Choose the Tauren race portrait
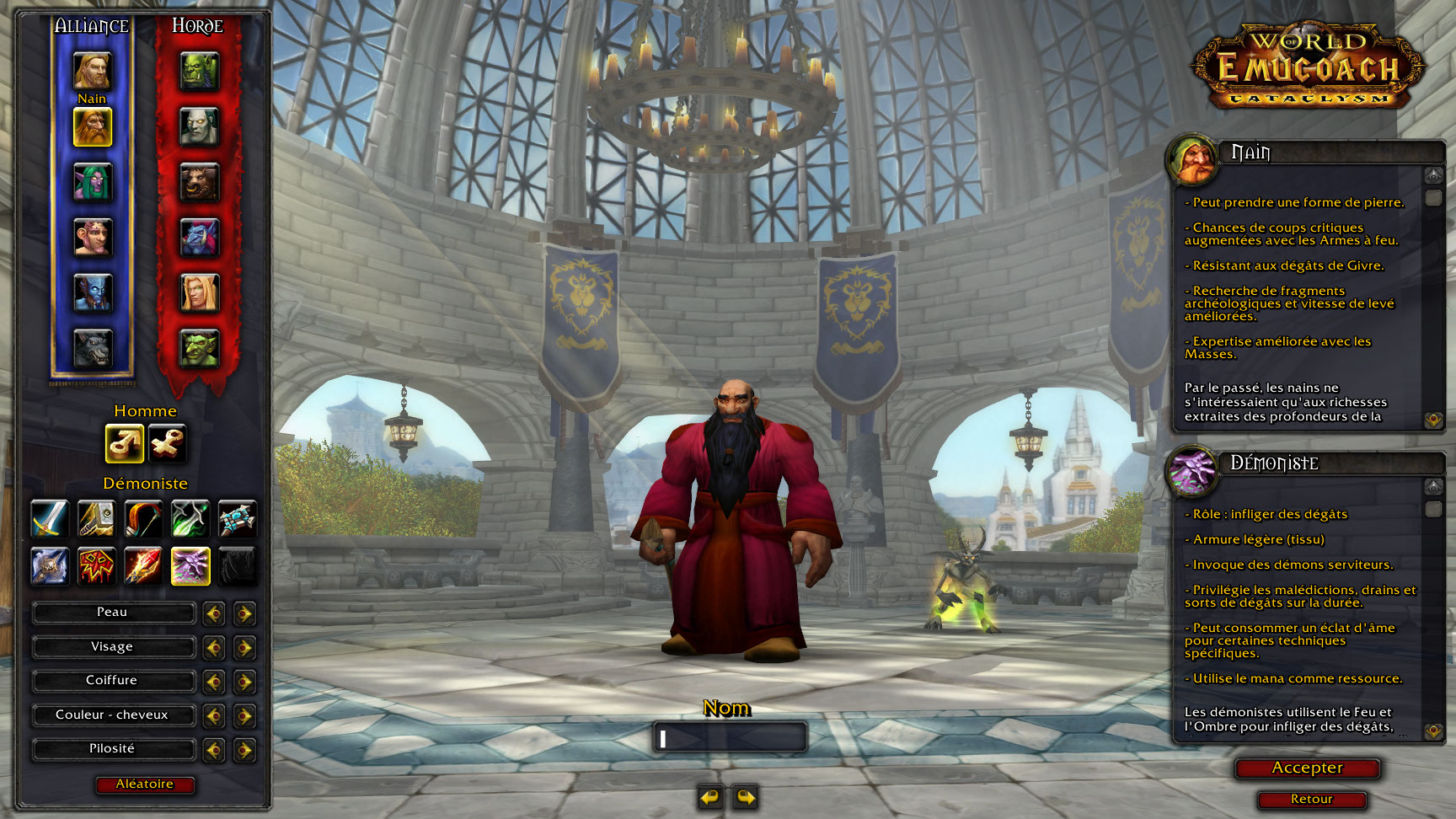This screenshot has height=819, width=1456. [200, 183]
